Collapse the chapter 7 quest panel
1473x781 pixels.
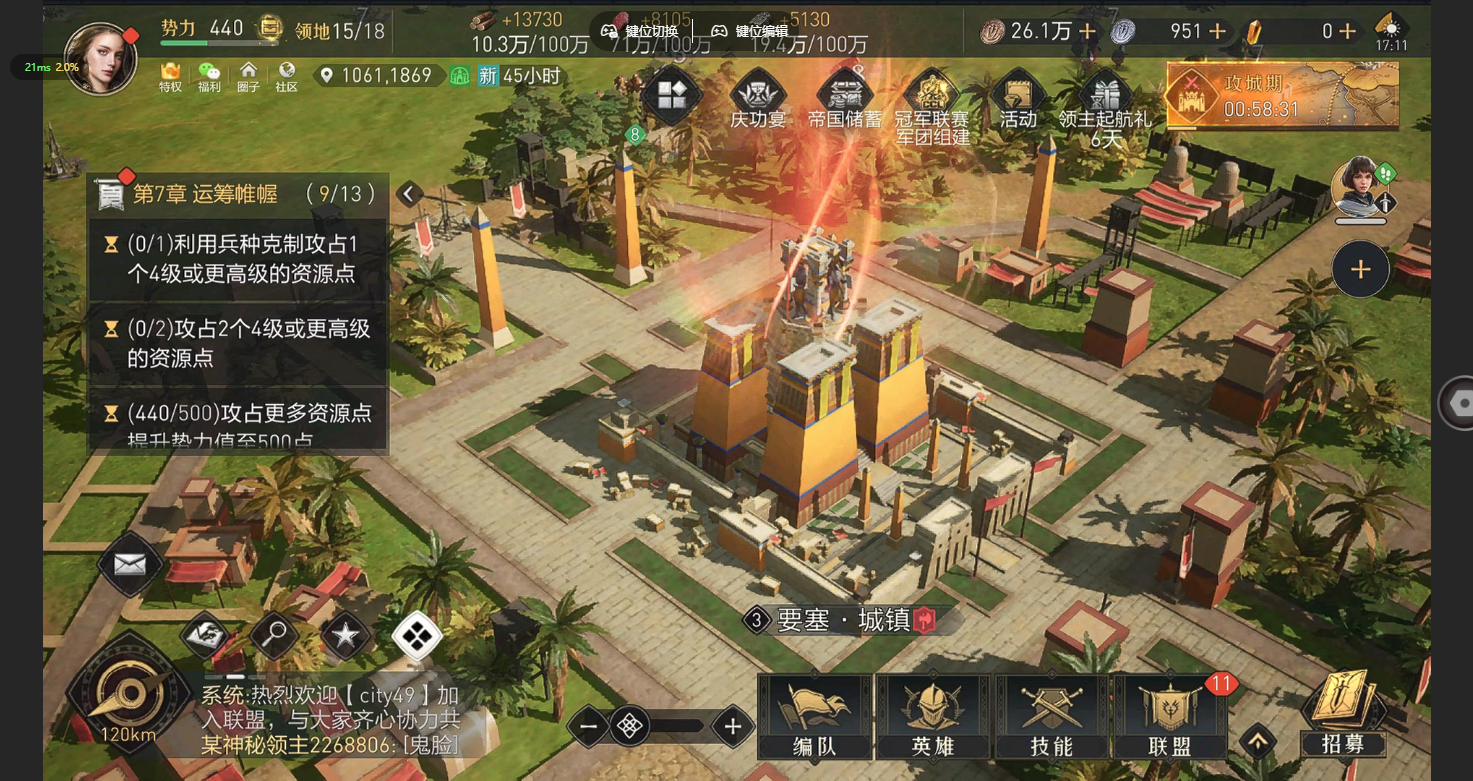pos(408,194)
